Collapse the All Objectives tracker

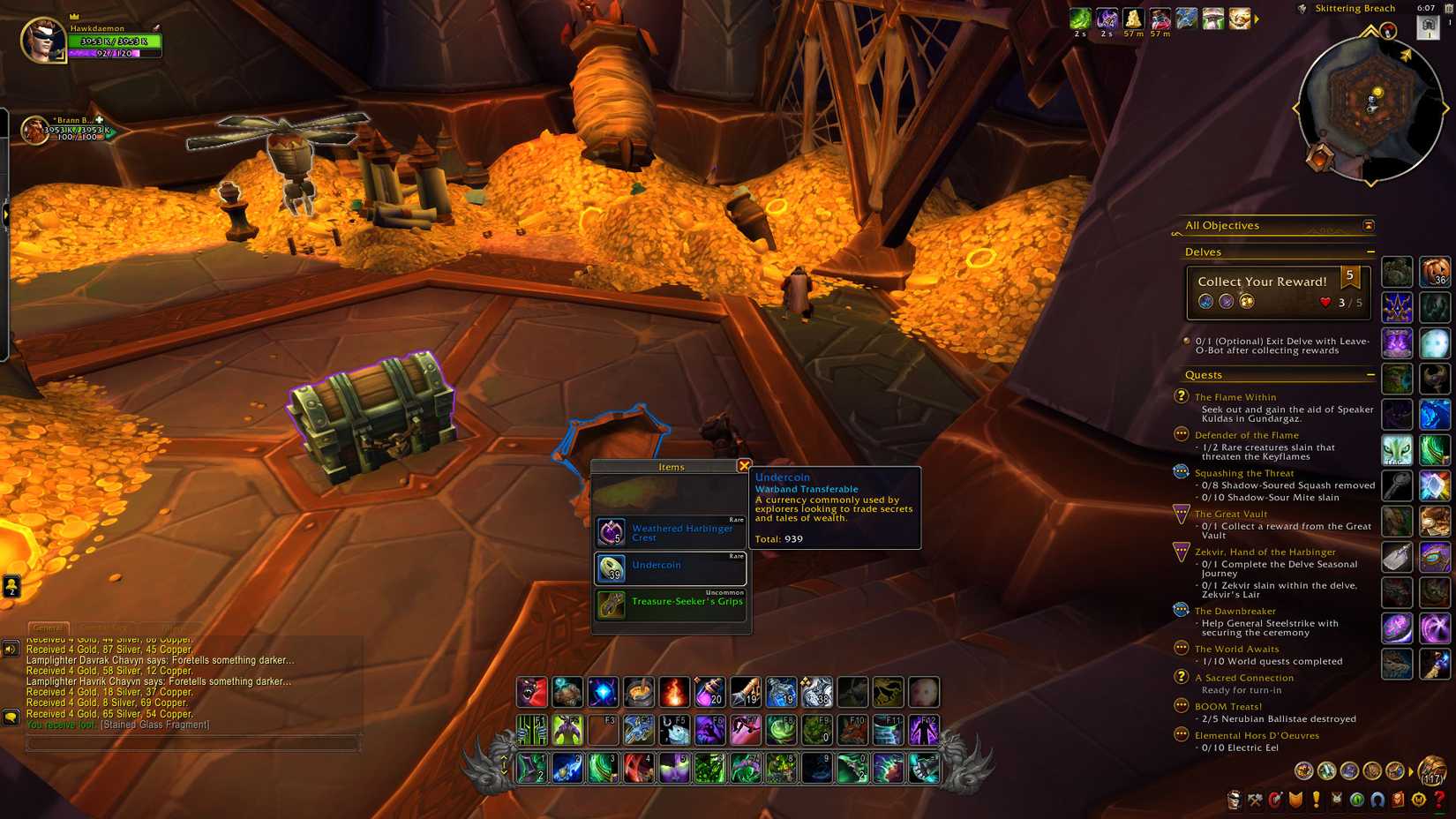1369,225
